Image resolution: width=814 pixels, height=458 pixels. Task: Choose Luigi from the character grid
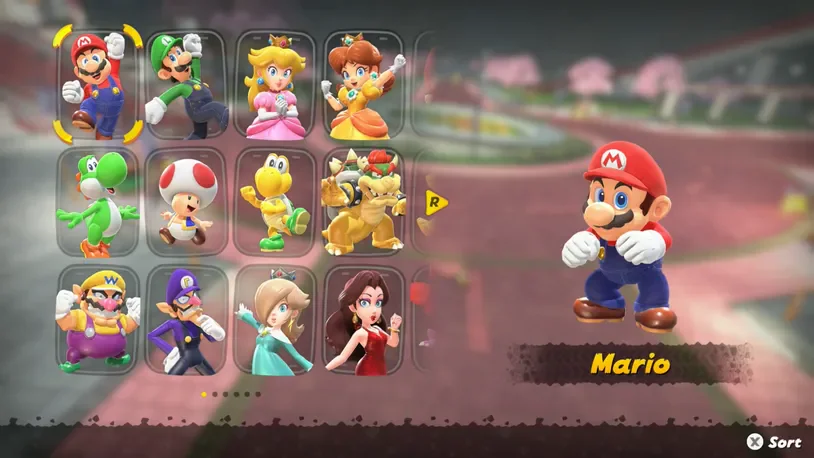pos(187,85)
